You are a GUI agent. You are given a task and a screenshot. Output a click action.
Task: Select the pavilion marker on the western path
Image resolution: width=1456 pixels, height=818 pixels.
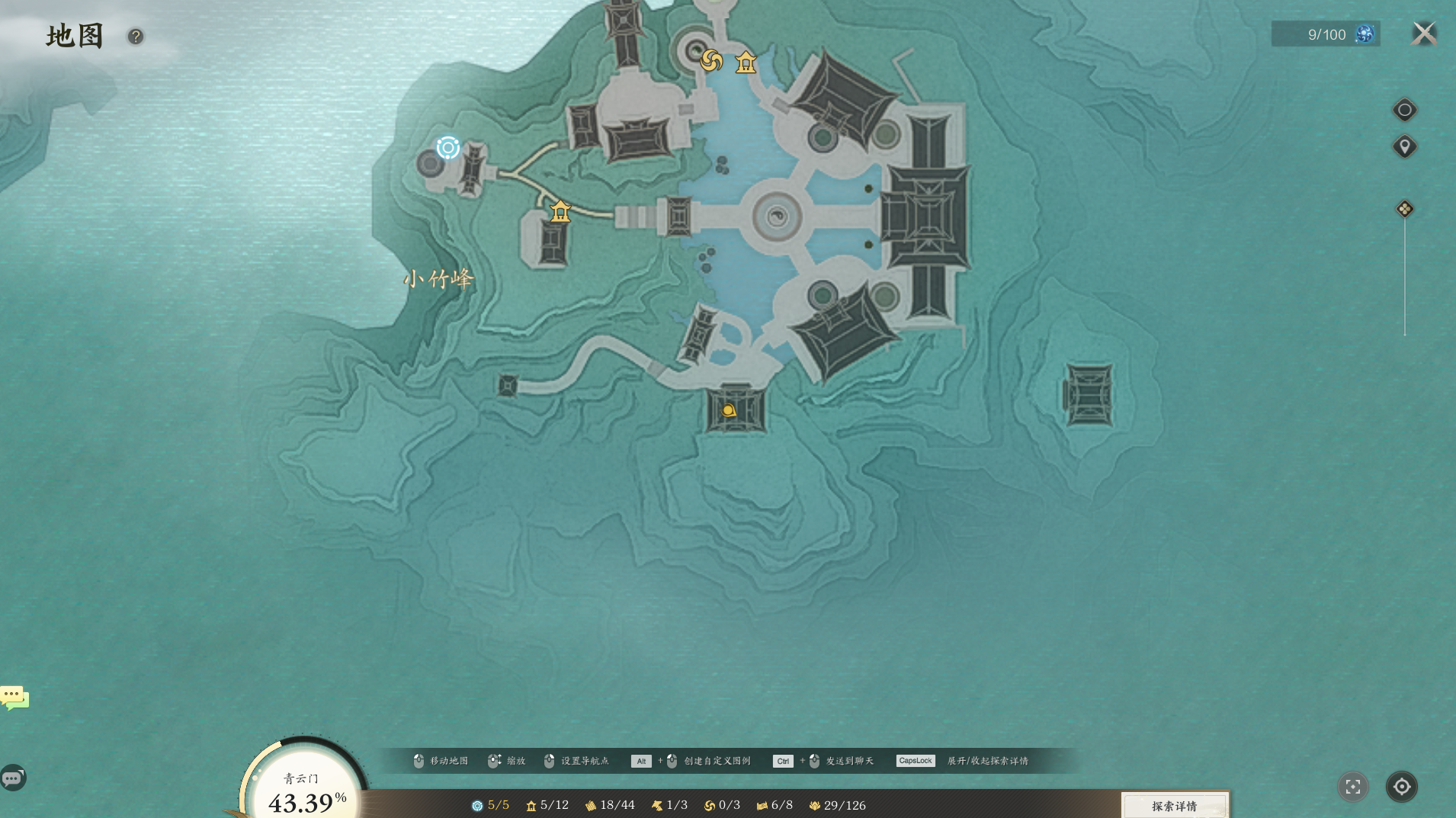(560, 210)
